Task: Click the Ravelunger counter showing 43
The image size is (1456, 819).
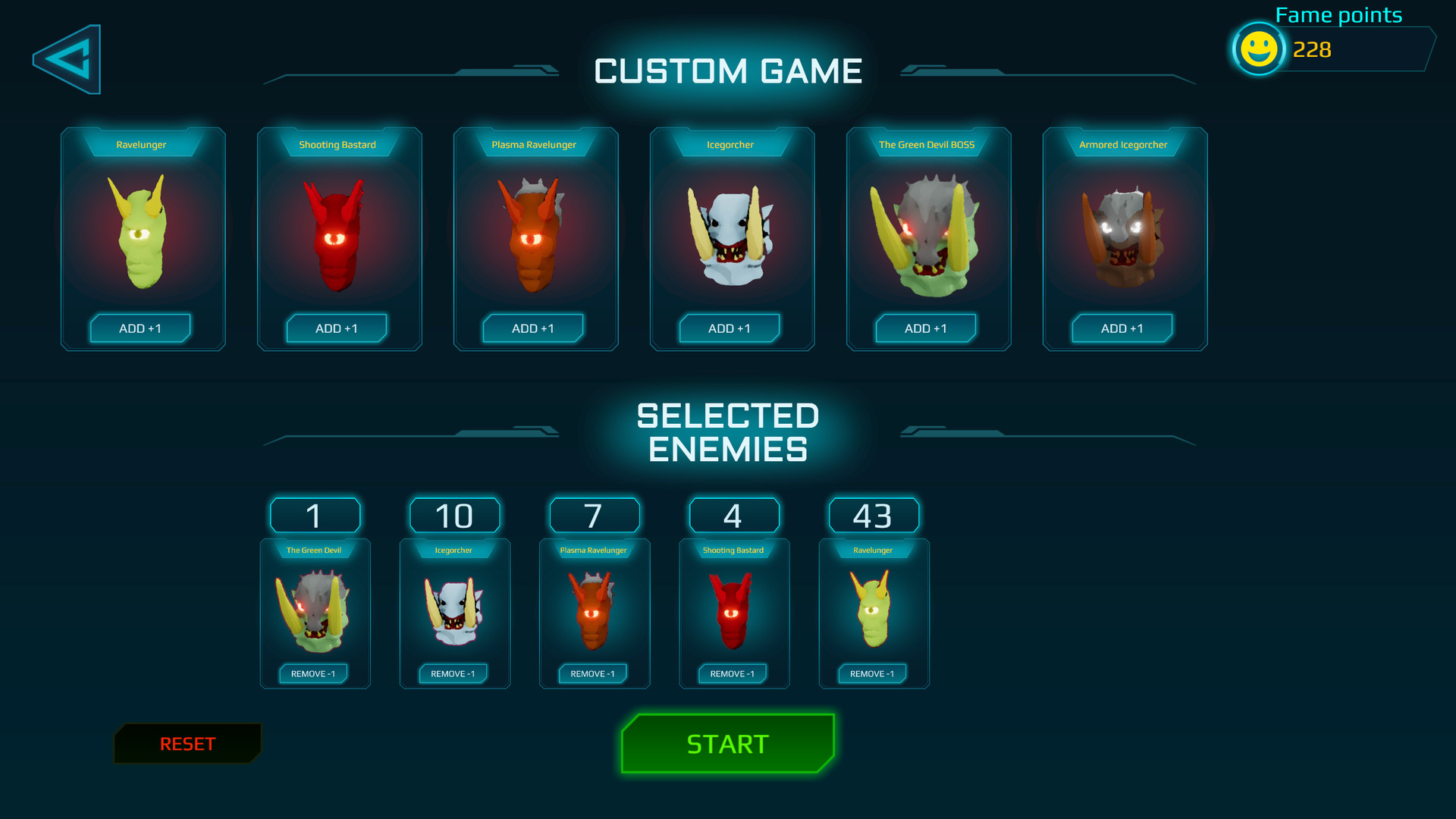Action: point(874,515)
